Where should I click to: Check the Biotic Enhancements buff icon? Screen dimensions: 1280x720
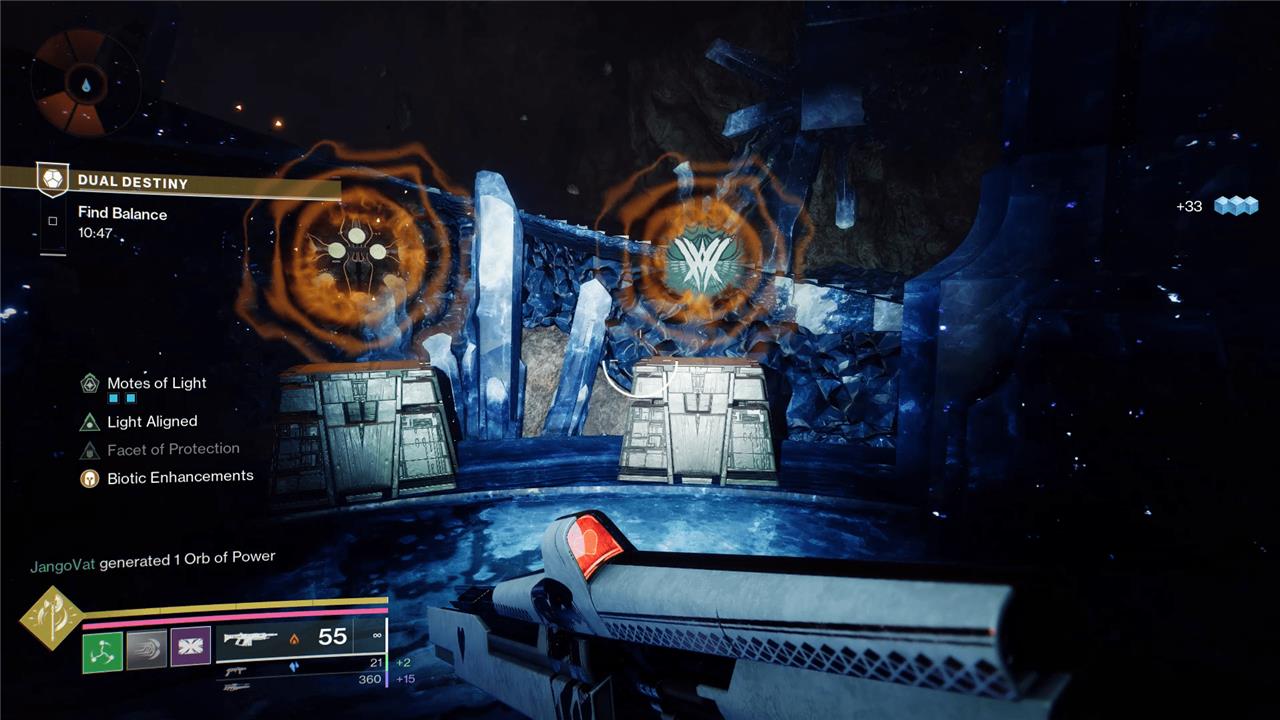tap(91, 478)
